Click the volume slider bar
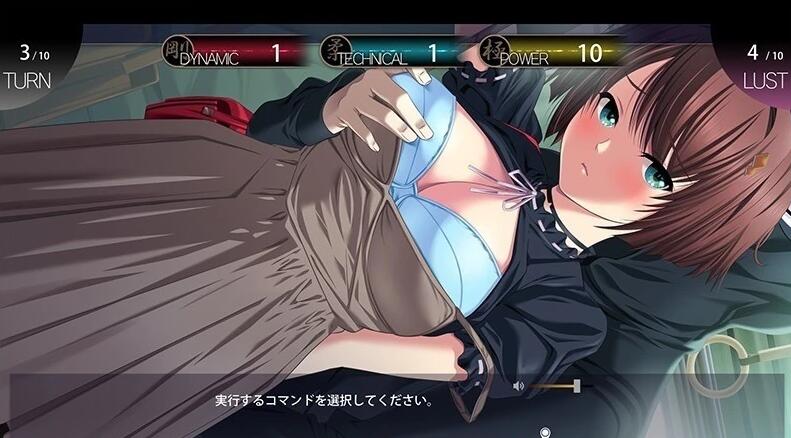The width and height of the screenshot is (791, 438). [554, 385]
